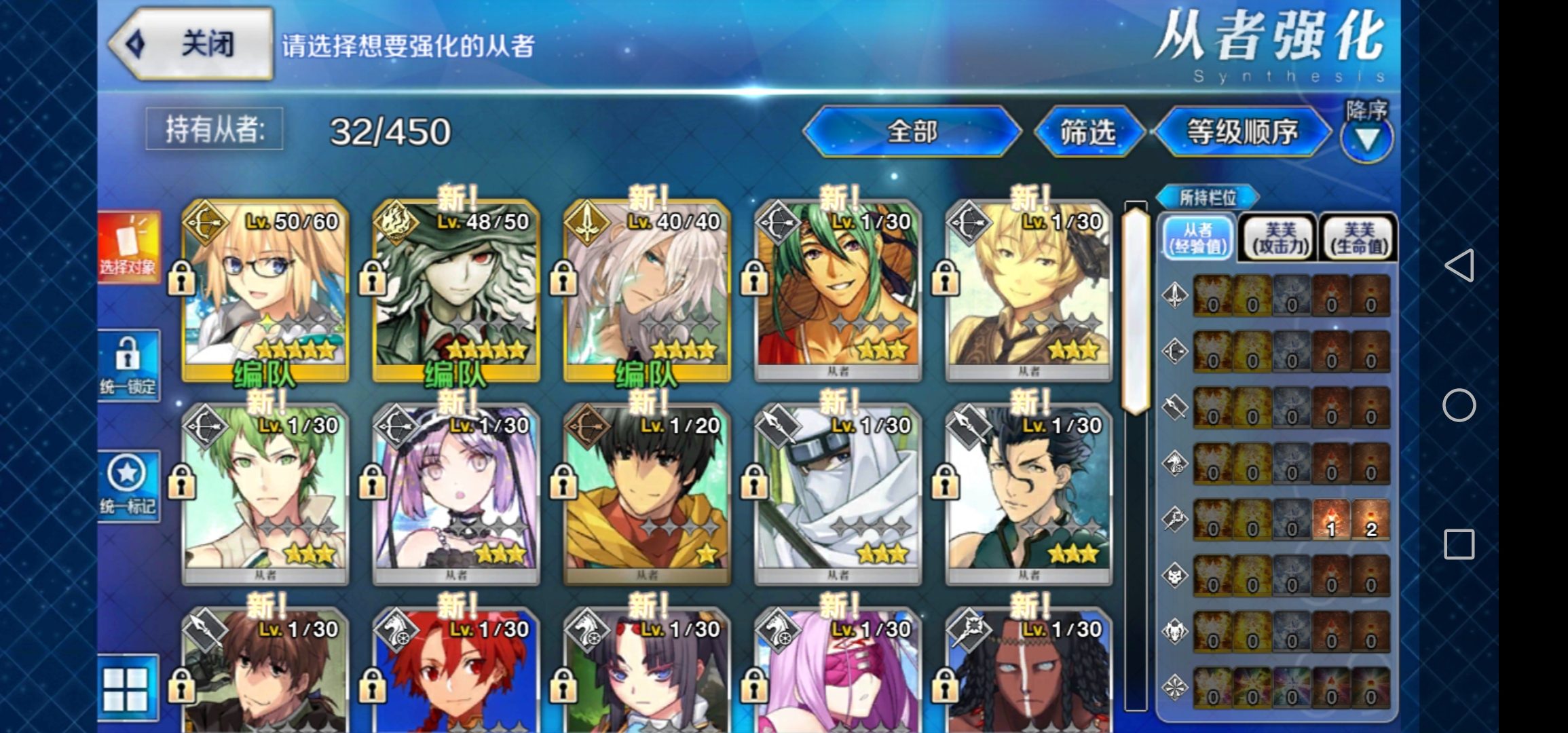Close the servant enhancement screen
This screenshot has width=1568, height=733.
191,45
